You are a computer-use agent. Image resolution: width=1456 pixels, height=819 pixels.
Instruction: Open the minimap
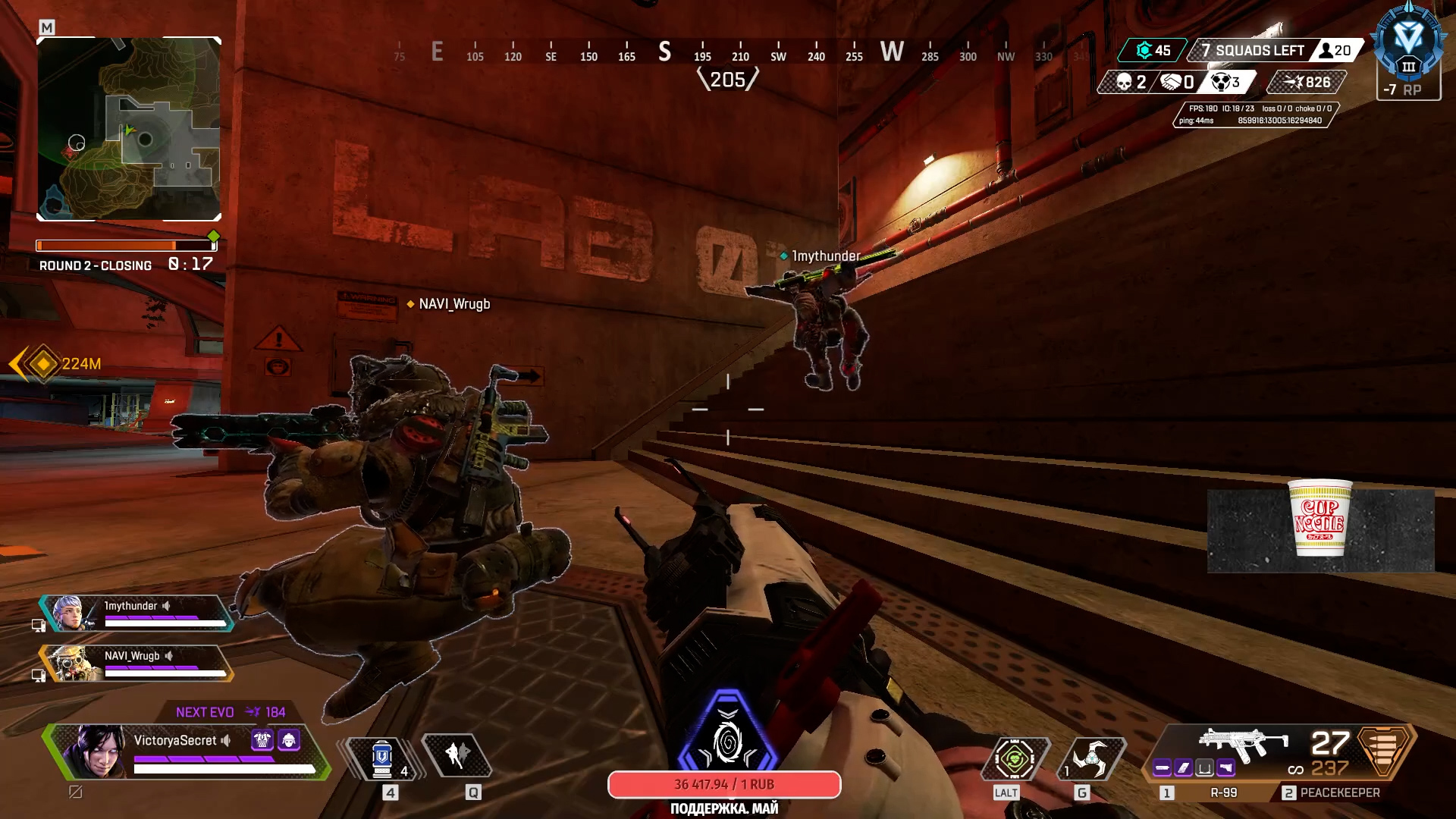(129, 129)
